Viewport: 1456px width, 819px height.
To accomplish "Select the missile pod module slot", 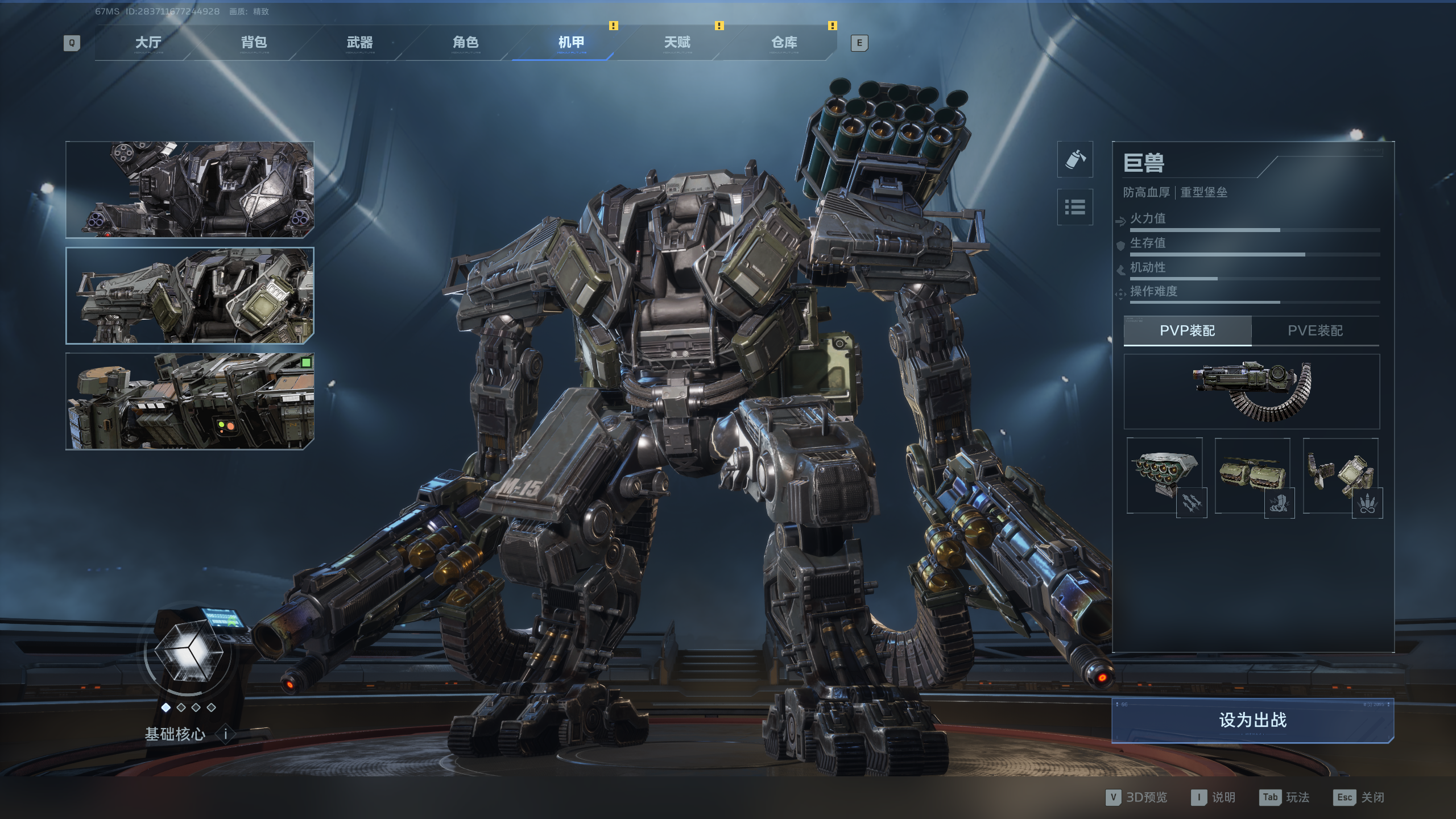I will [1164, 475].
